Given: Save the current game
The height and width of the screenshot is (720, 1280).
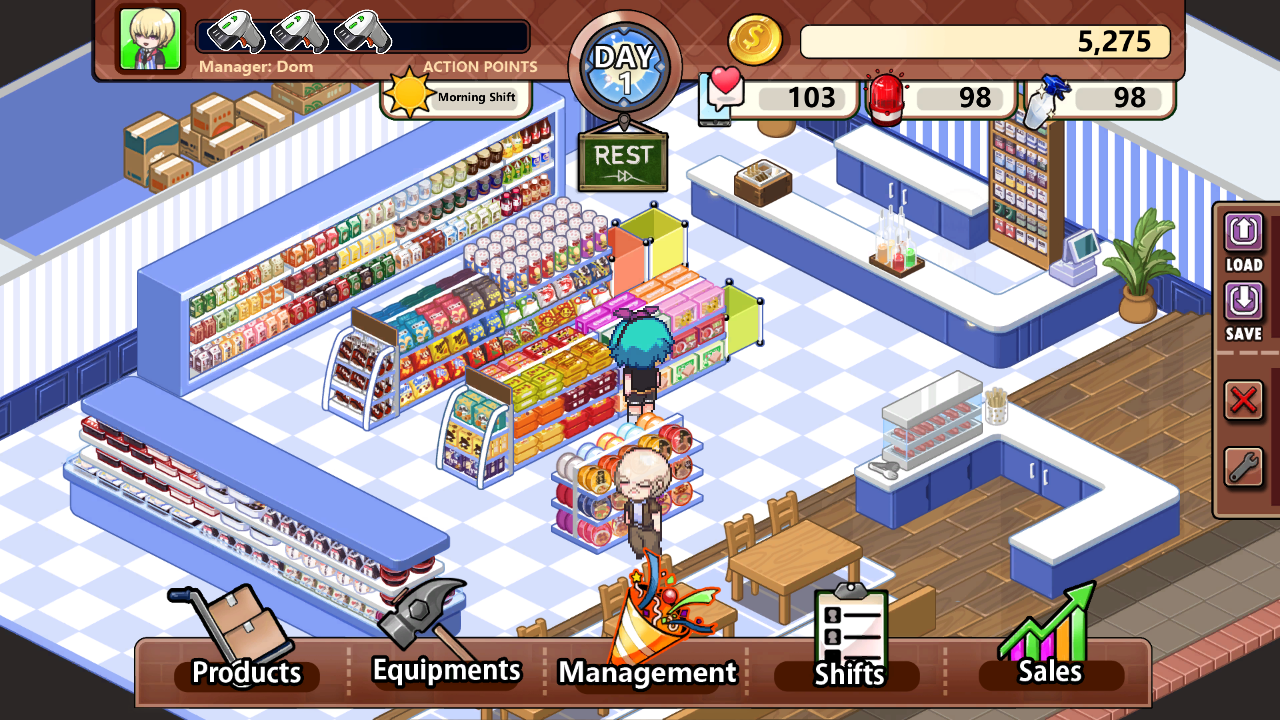Looking at the screenshot, I should (x=1243, y=308).
